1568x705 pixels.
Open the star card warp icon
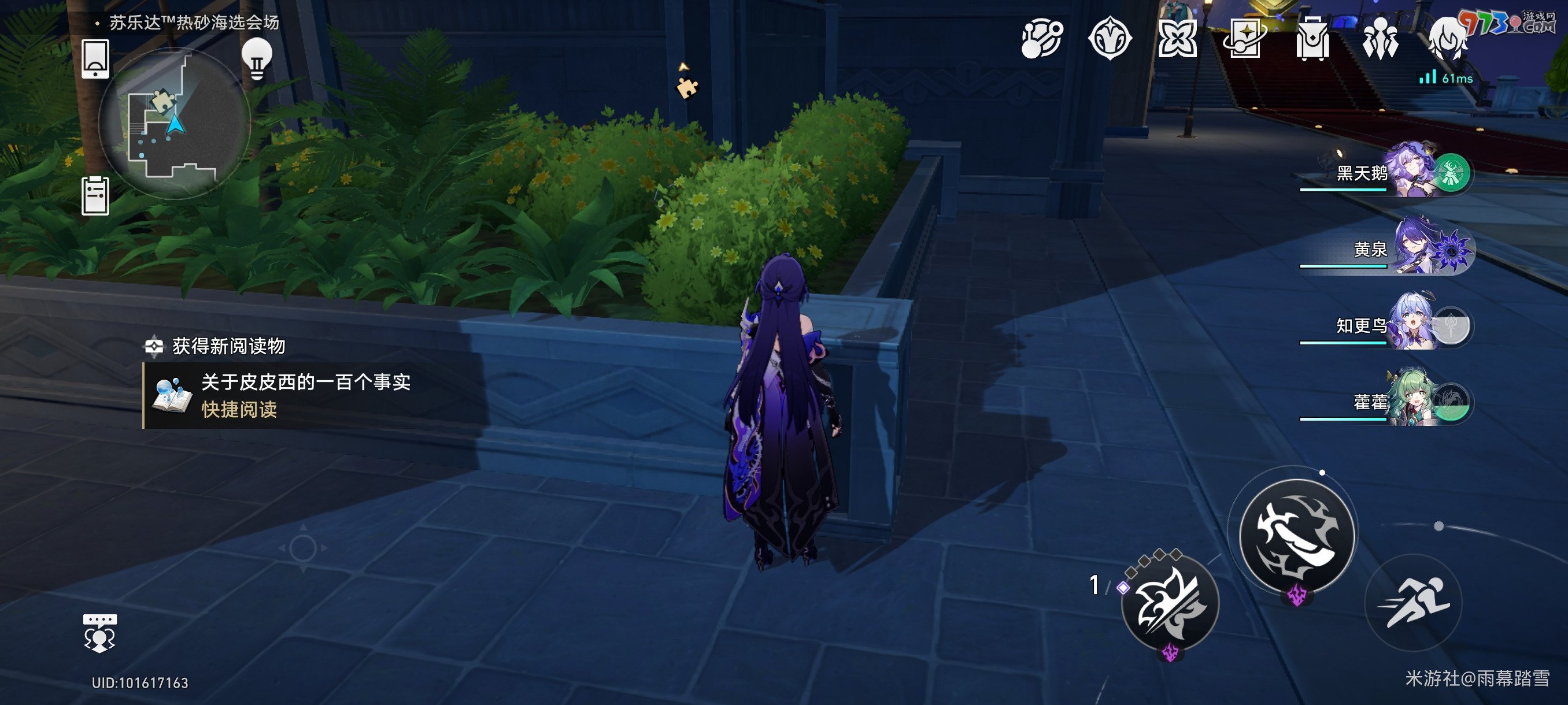coord(1245,39)
